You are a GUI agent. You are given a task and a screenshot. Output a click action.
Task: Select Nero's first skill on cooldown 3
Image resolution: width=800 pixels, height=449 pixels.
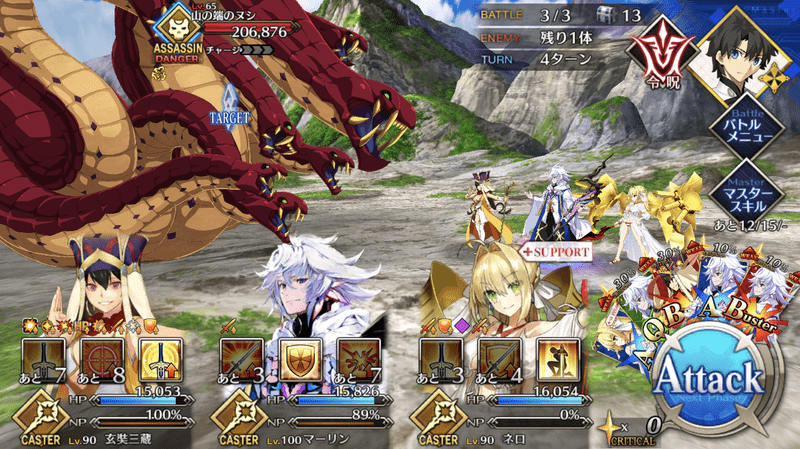(442, 361)
